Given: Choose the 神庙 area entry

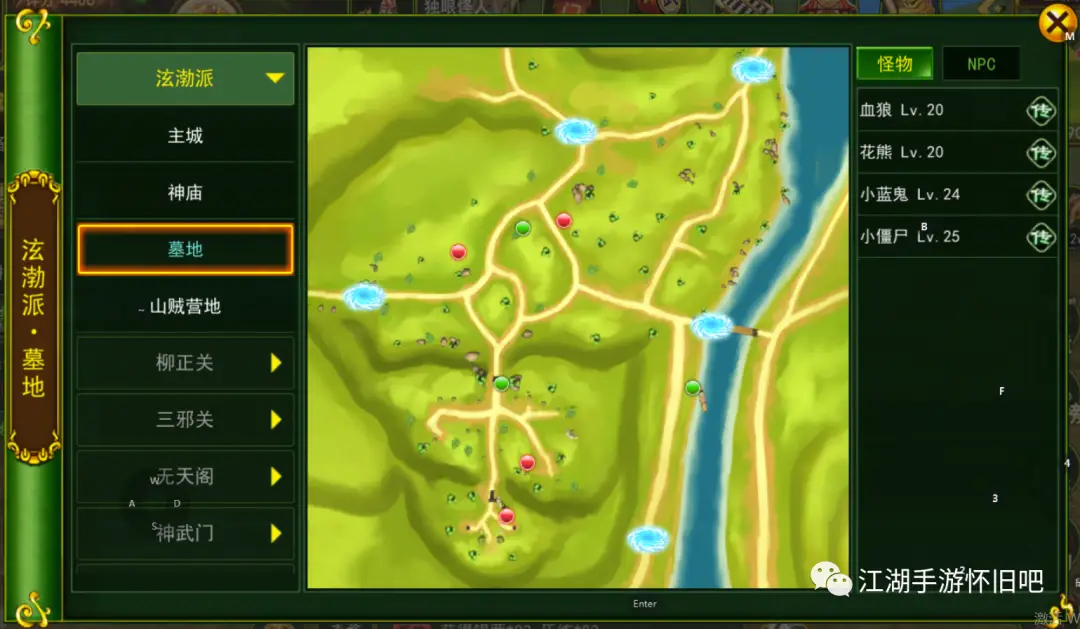Looking at the screenshot, I should (185, 192).
